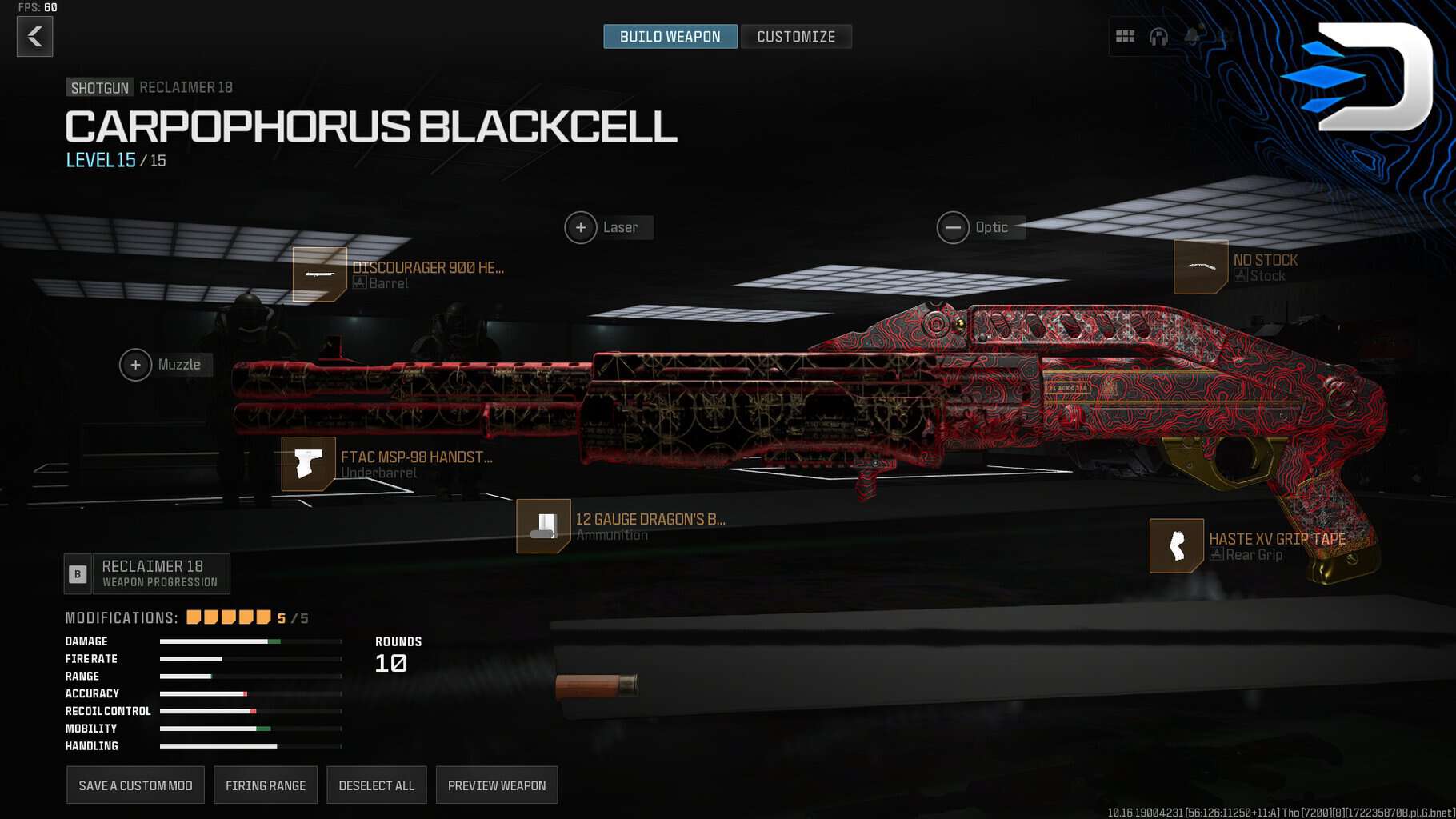Open the Customize tab
The image size is (1456, 819).
pos(796,37)
